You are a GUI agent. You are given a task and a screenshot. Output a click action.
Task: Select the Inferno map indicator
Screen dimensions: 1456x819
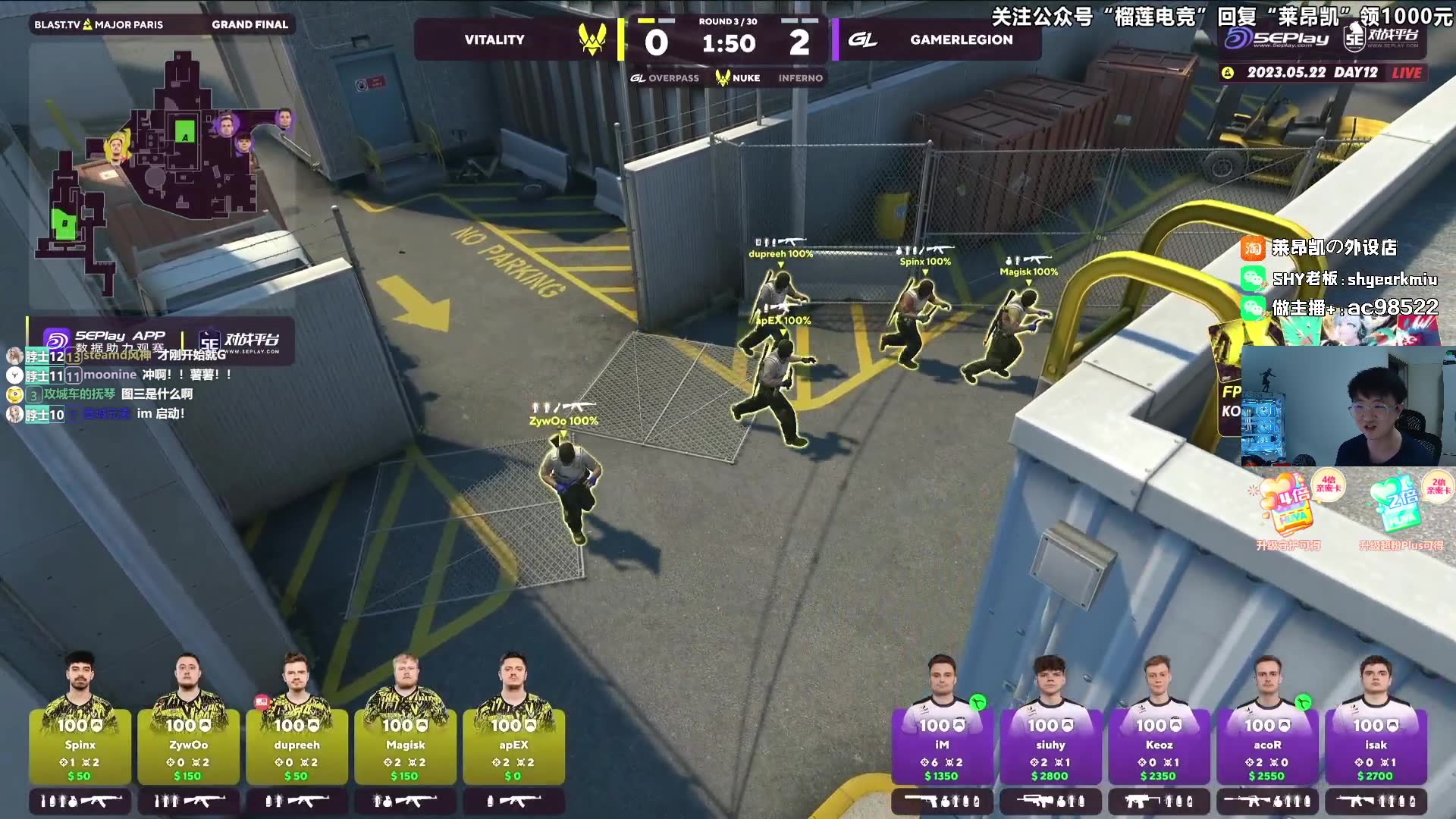point(800,78)
